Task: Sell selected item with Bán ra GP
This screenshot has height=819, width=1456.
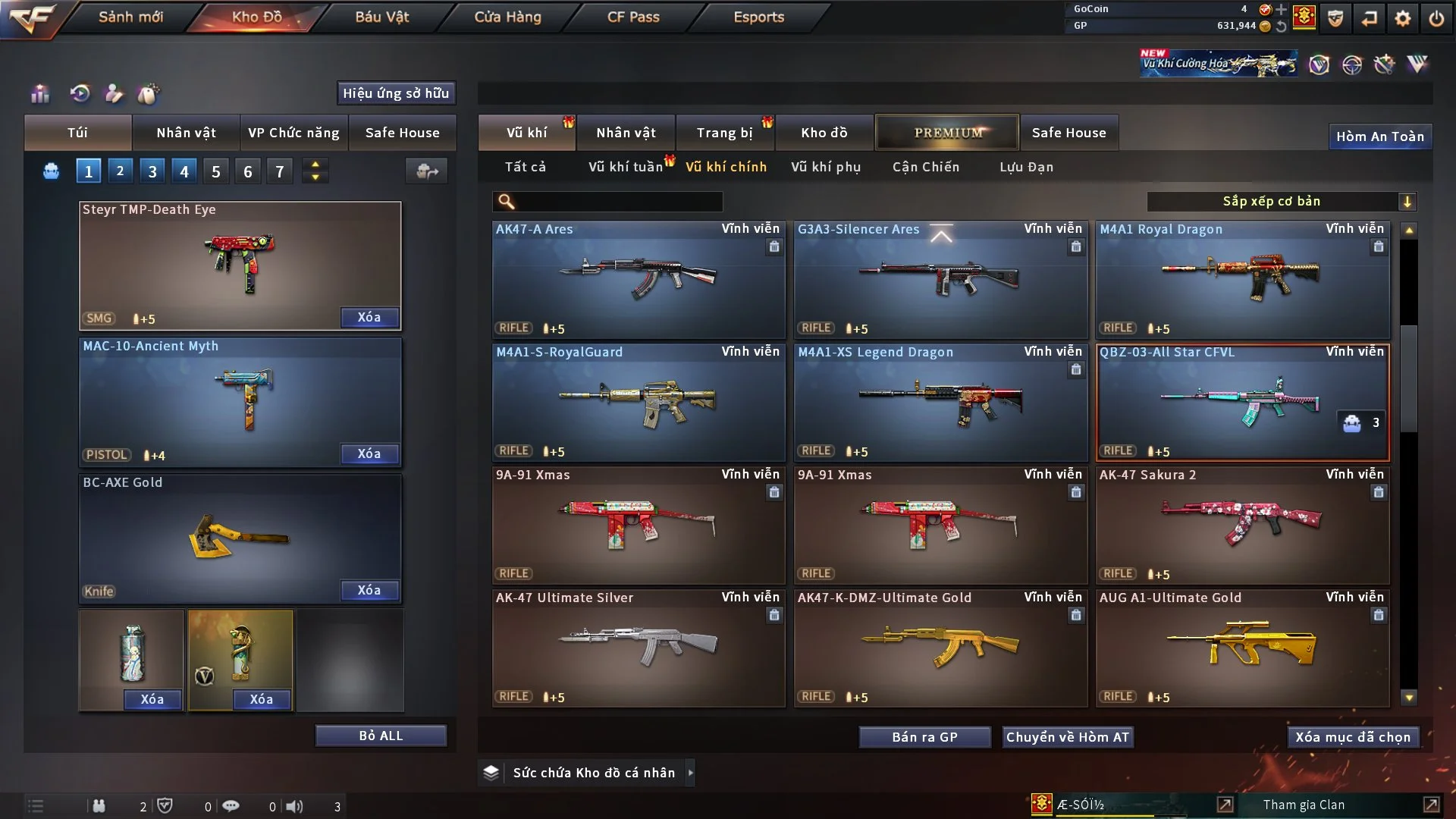Action: [x=924, y=737]
